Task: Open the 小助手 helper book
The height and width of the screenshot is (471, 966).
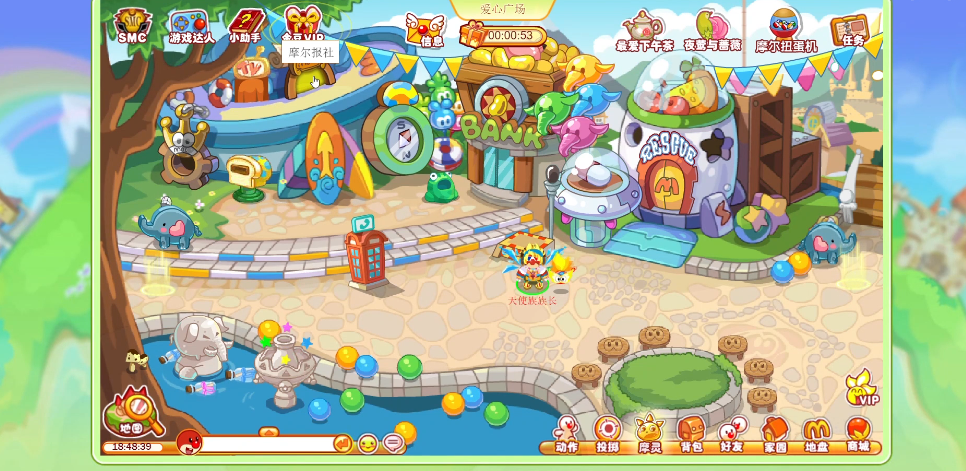Action: coord(245,25)
